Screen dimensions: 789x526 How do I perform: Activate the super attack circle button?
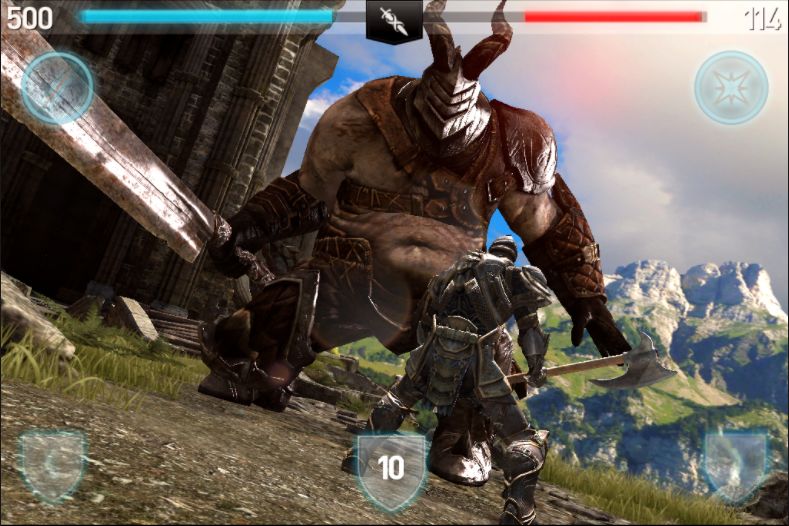tap(57, 88)
